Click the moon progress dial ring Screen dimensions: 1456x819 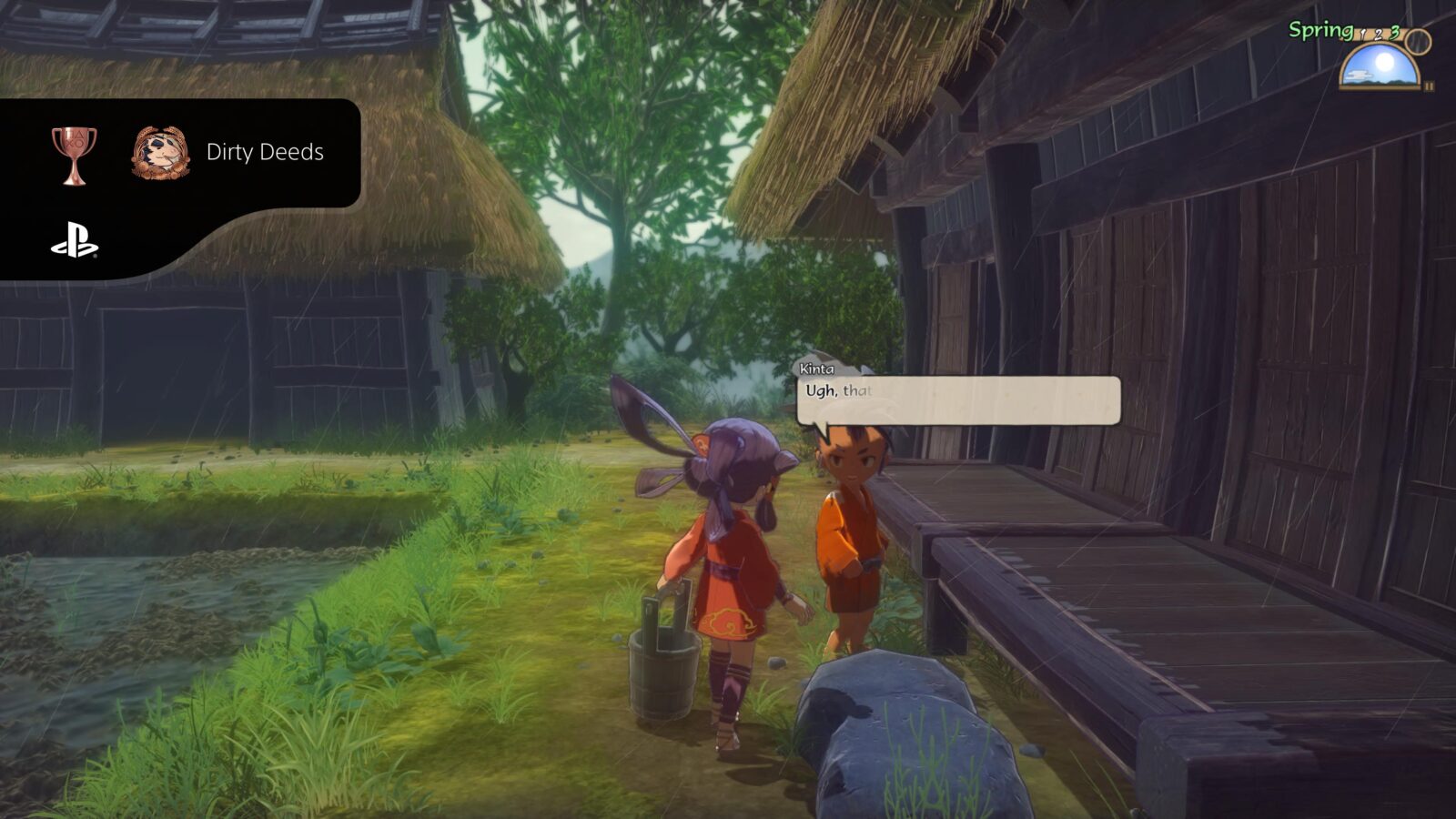tap(1418, 42)
